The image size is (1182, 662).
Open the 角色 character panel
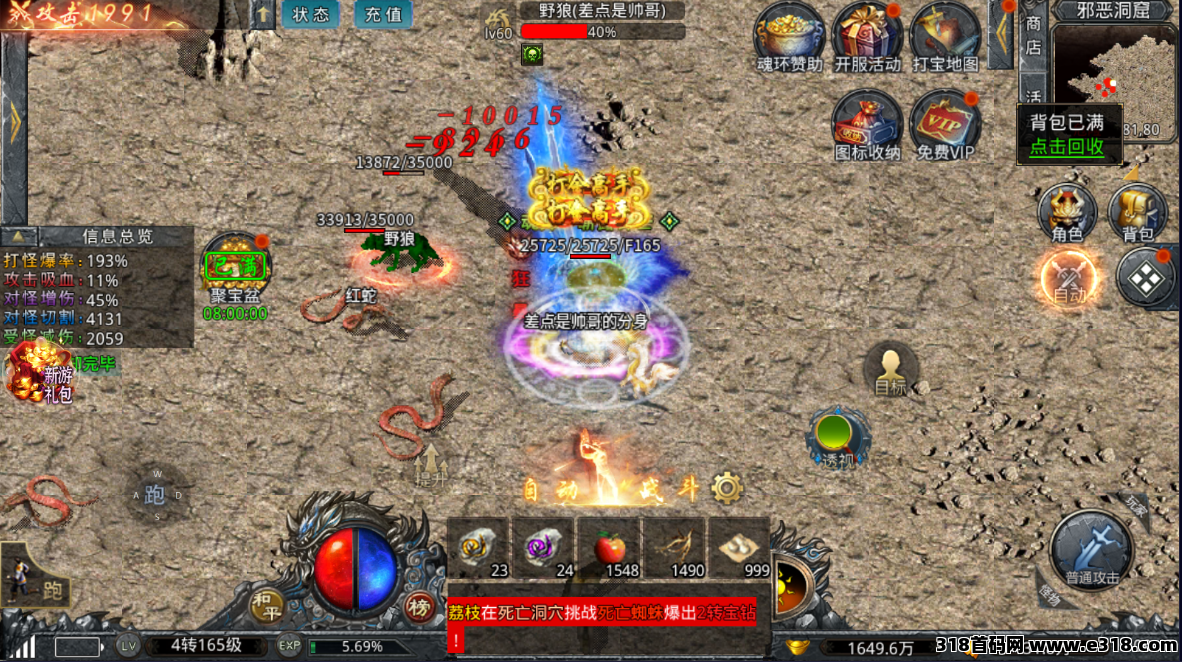tap(1067, 213)
